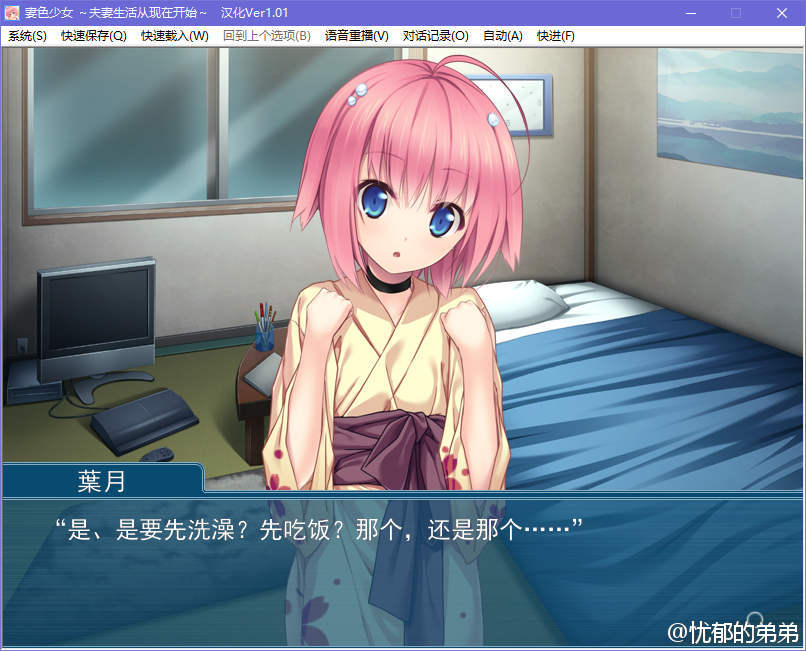Choose 快速保存(Q) quick save
Viewport: 806px width, 651px height.
94,36
